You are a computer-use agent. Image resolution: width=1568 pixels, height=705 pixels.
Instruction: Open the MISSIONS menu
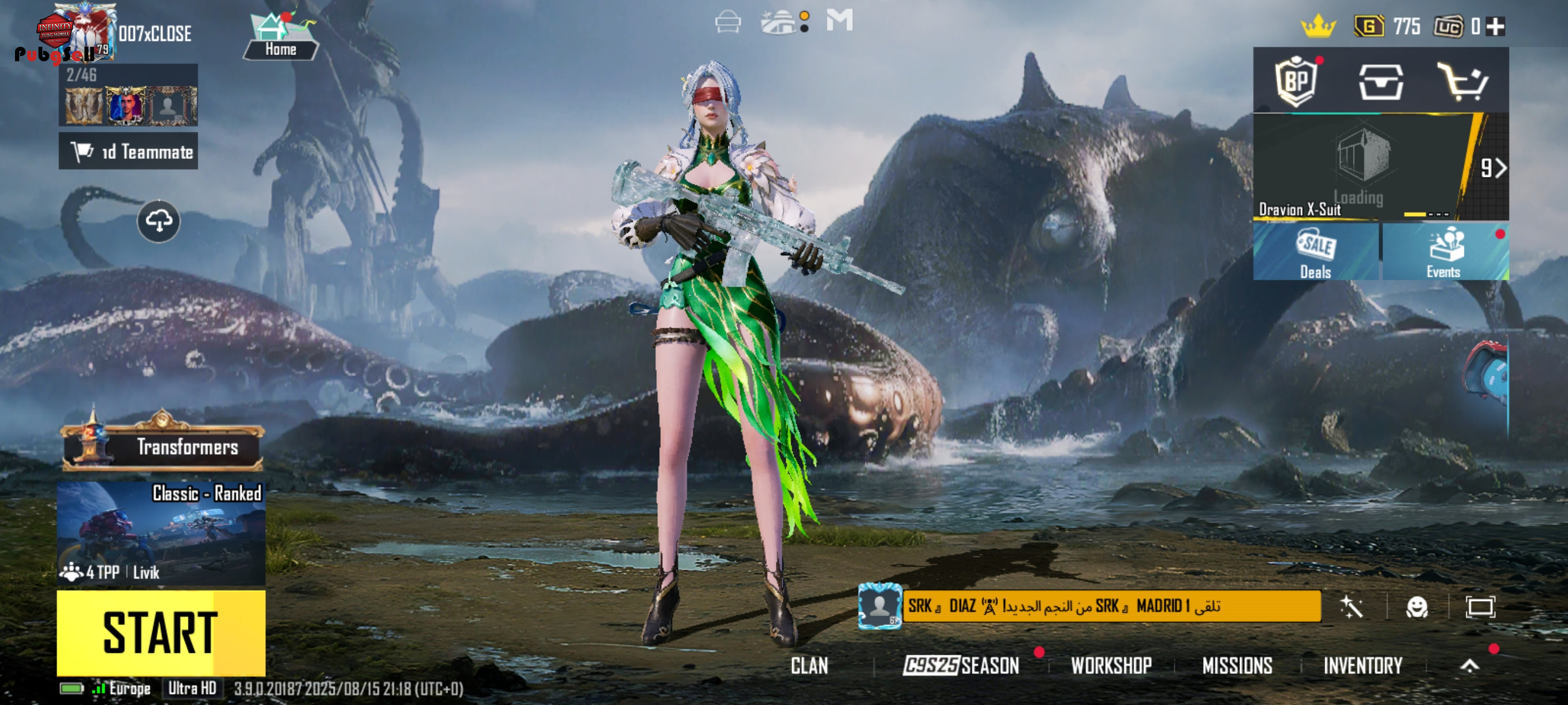tap(1237, 666)
